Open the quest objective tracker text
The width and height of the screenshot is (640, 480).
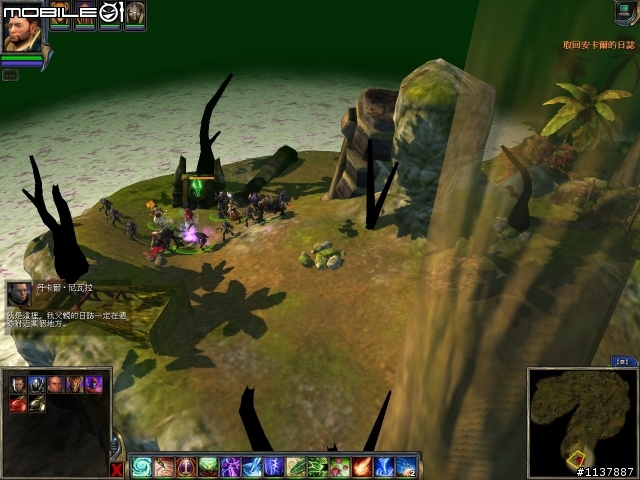click(598, 44)
